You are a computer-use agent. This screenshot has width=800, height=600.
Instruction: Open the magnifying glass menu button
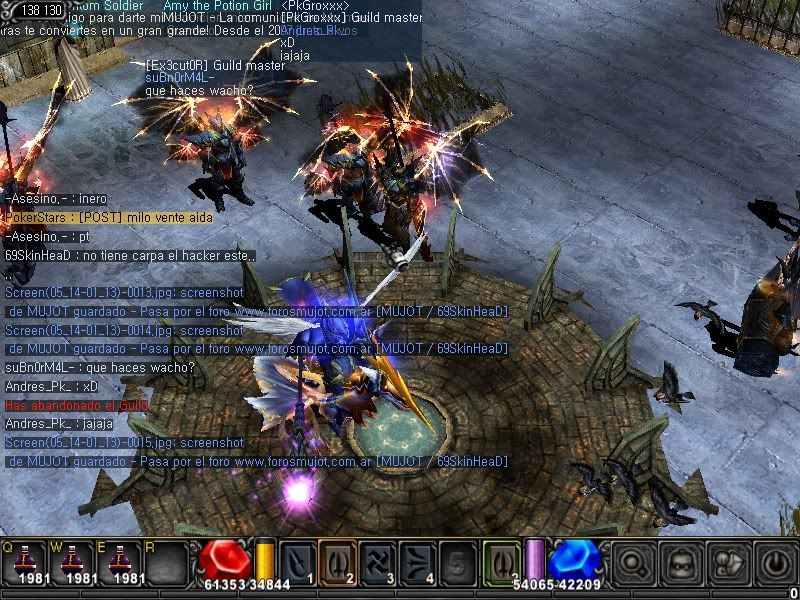coord(635,564)
